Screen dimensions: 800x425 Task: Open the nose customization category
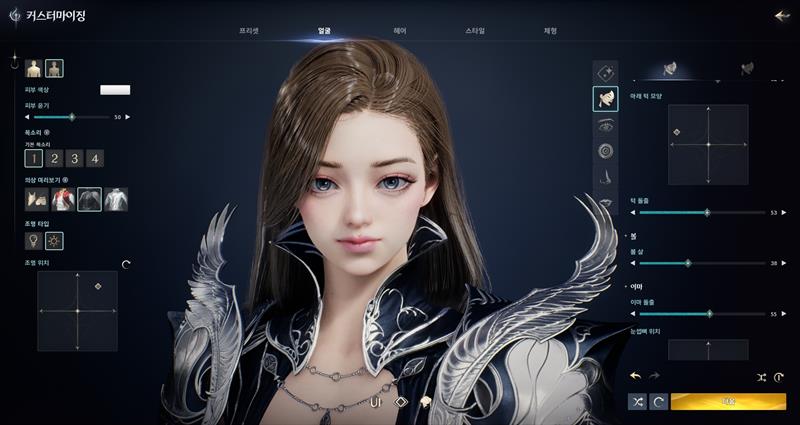click(605, 177)
